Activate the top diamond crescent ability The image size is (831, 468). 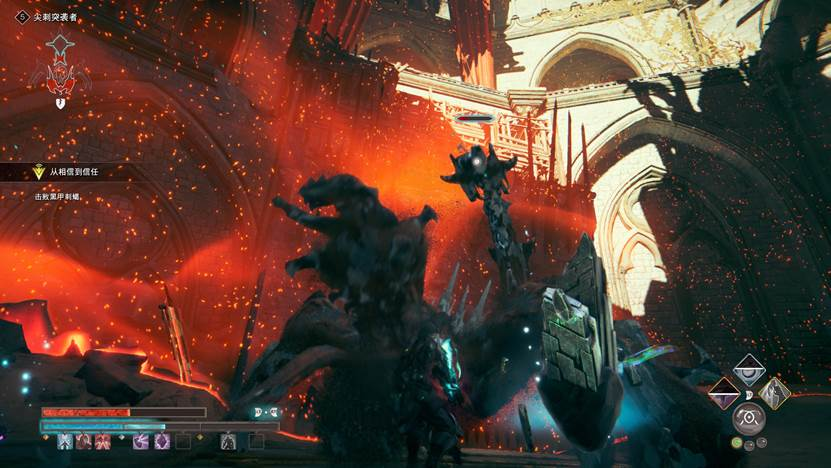click(748, 371)
